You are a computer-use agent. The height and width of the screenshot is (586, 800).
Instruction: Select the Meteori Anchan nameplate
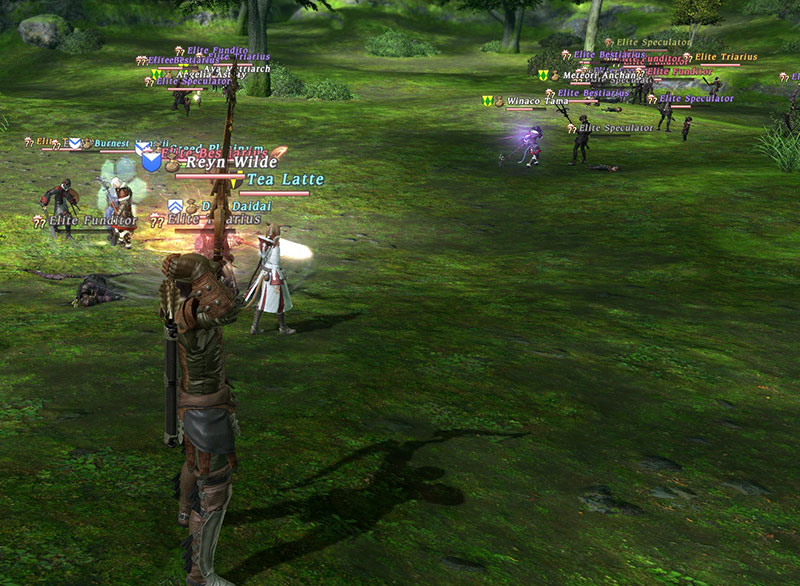601,75
